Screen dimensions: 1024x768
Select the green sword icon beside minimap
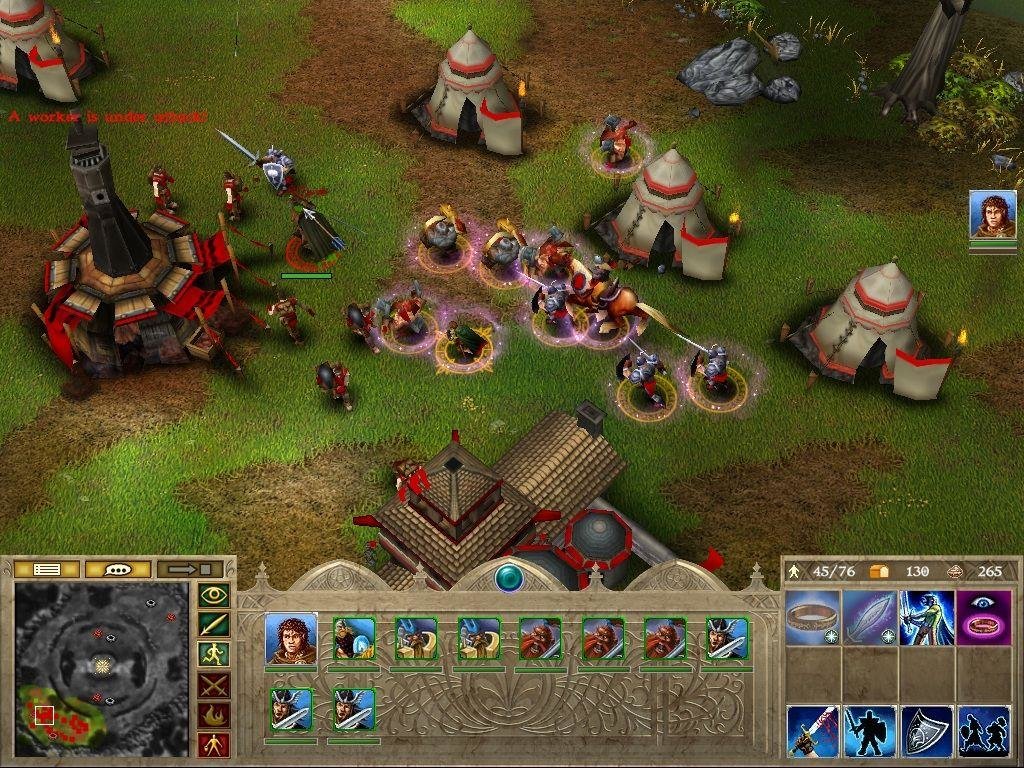click(214, 626)
